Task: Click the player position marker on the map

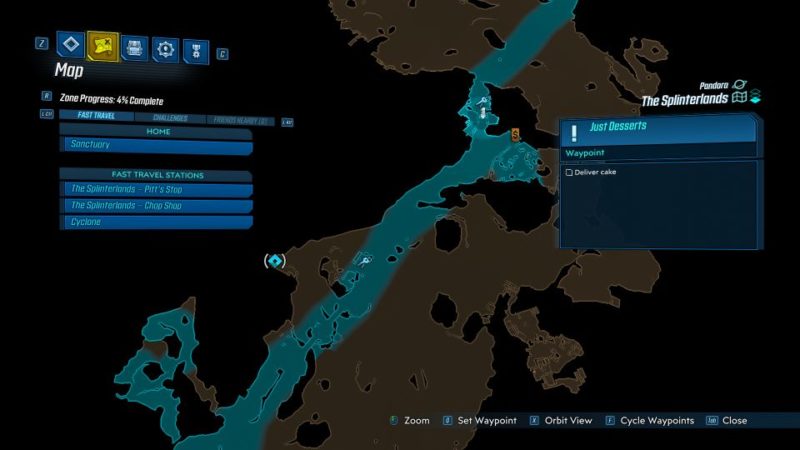Action: [x=275, y=261]
